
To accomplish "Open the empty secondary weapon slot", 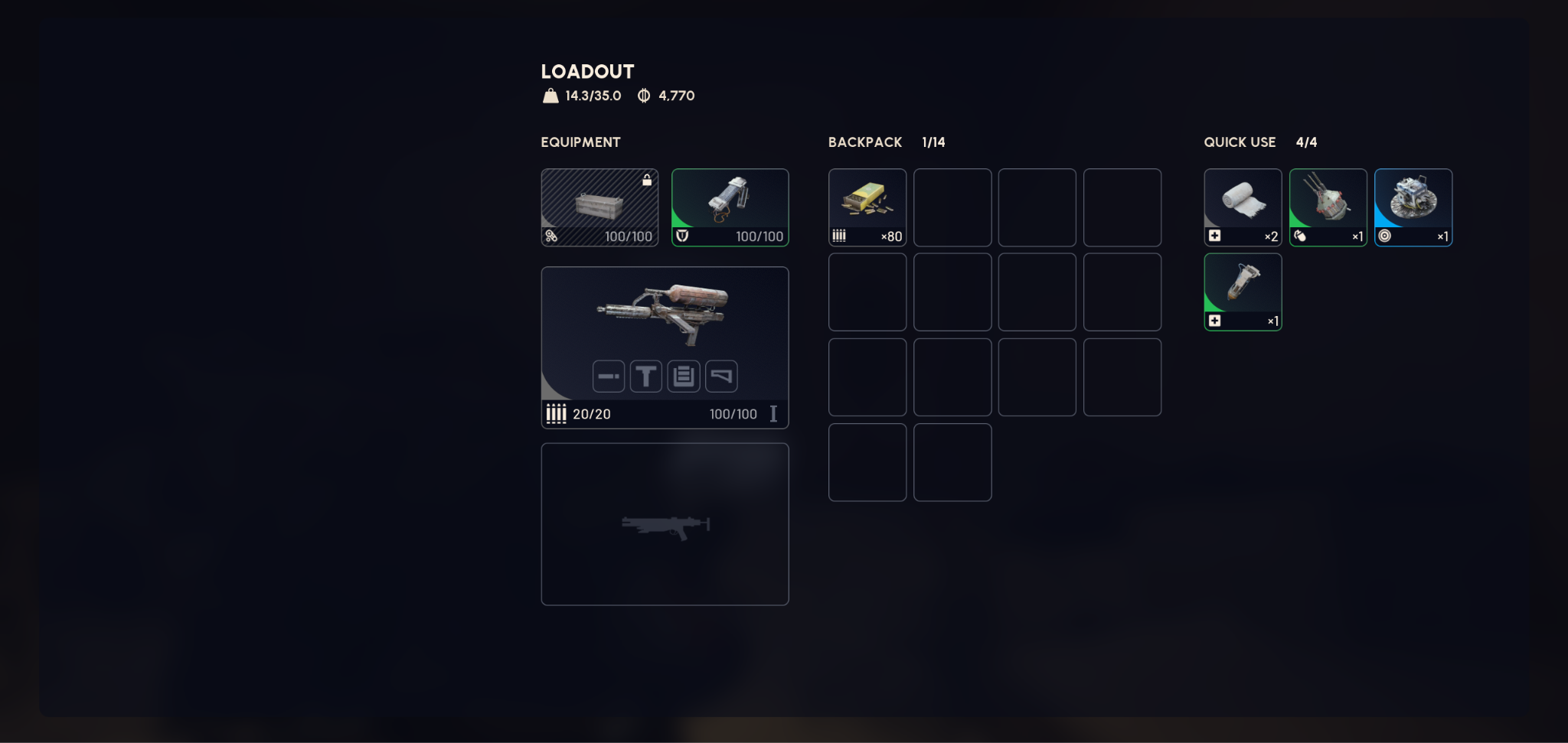I will [x=665, y=523].
